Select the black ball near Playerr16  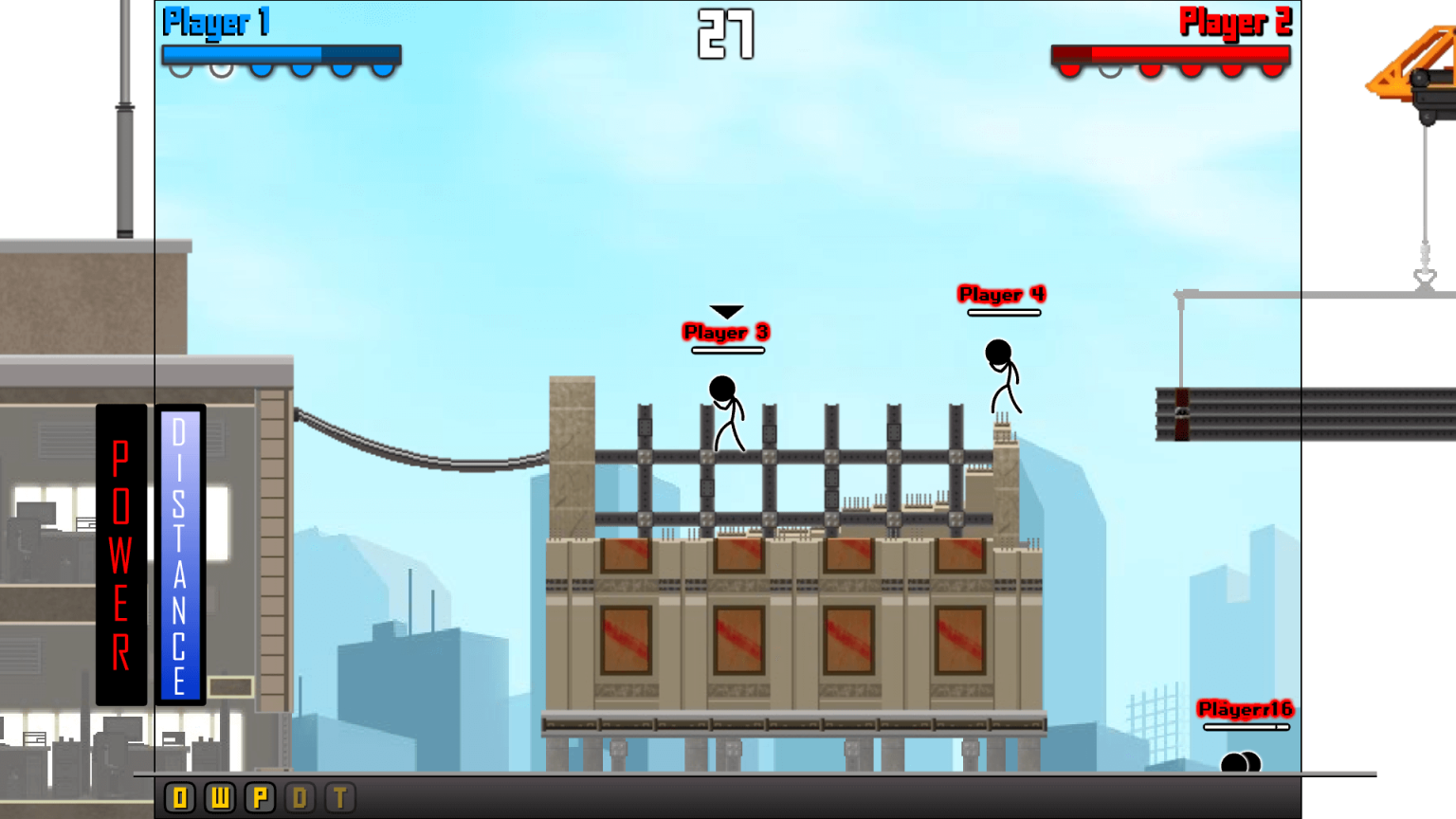point(1240,760)
